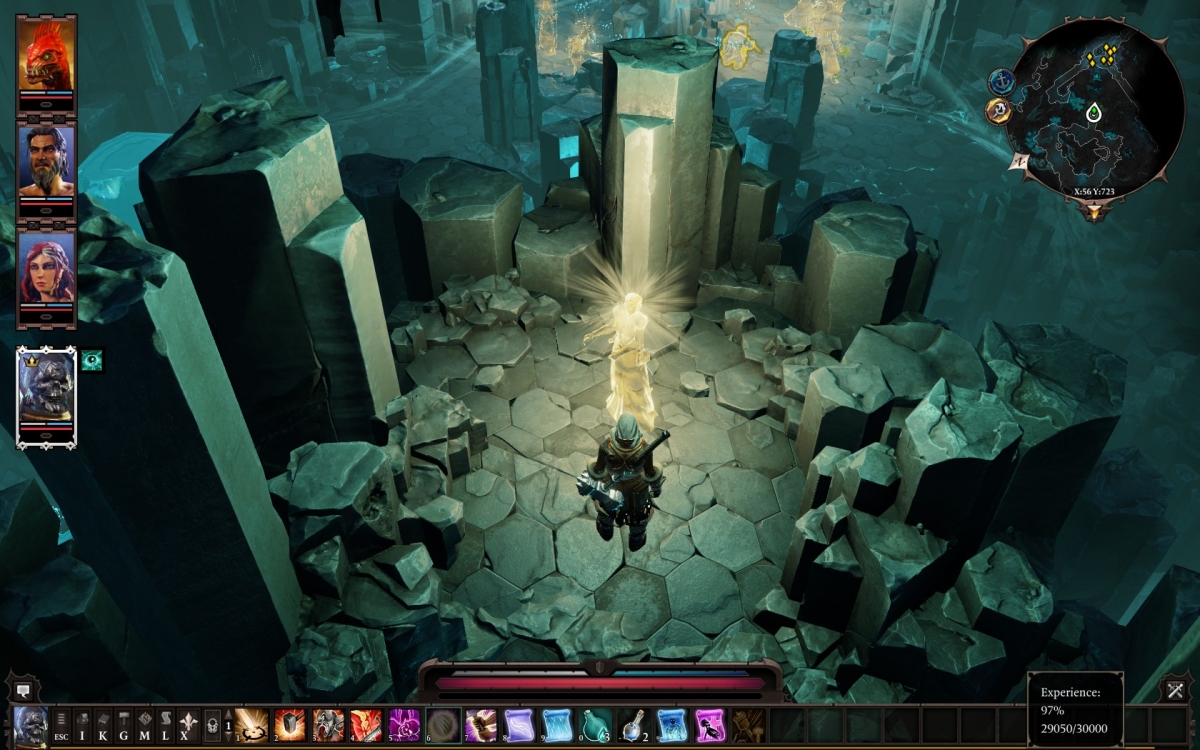Select the bearded man party portrait
The image size is (1200, 750).
(x=46, y=164)
